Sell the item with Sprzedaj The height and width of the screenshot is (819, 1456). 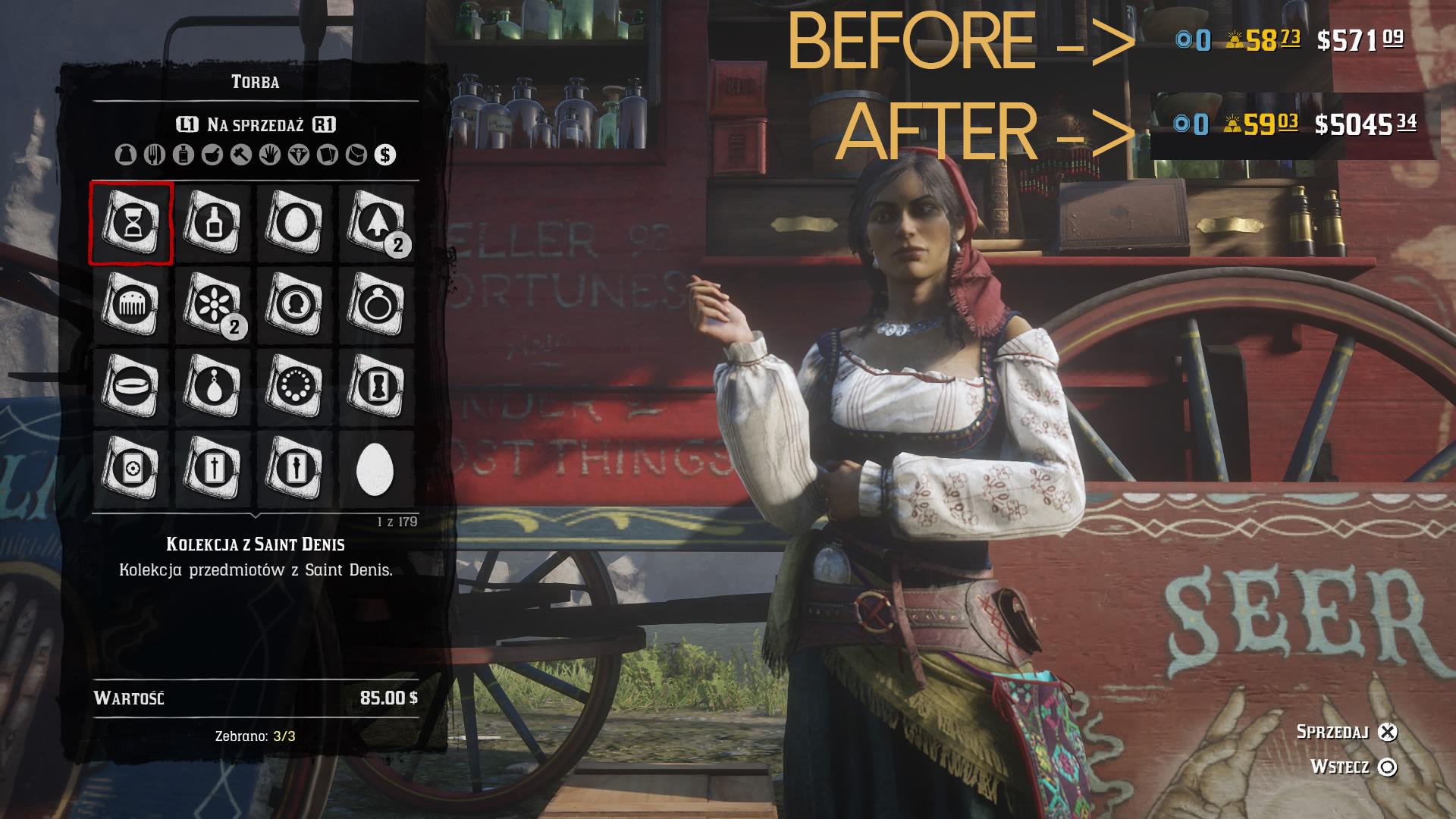[x=1387, y=732]
